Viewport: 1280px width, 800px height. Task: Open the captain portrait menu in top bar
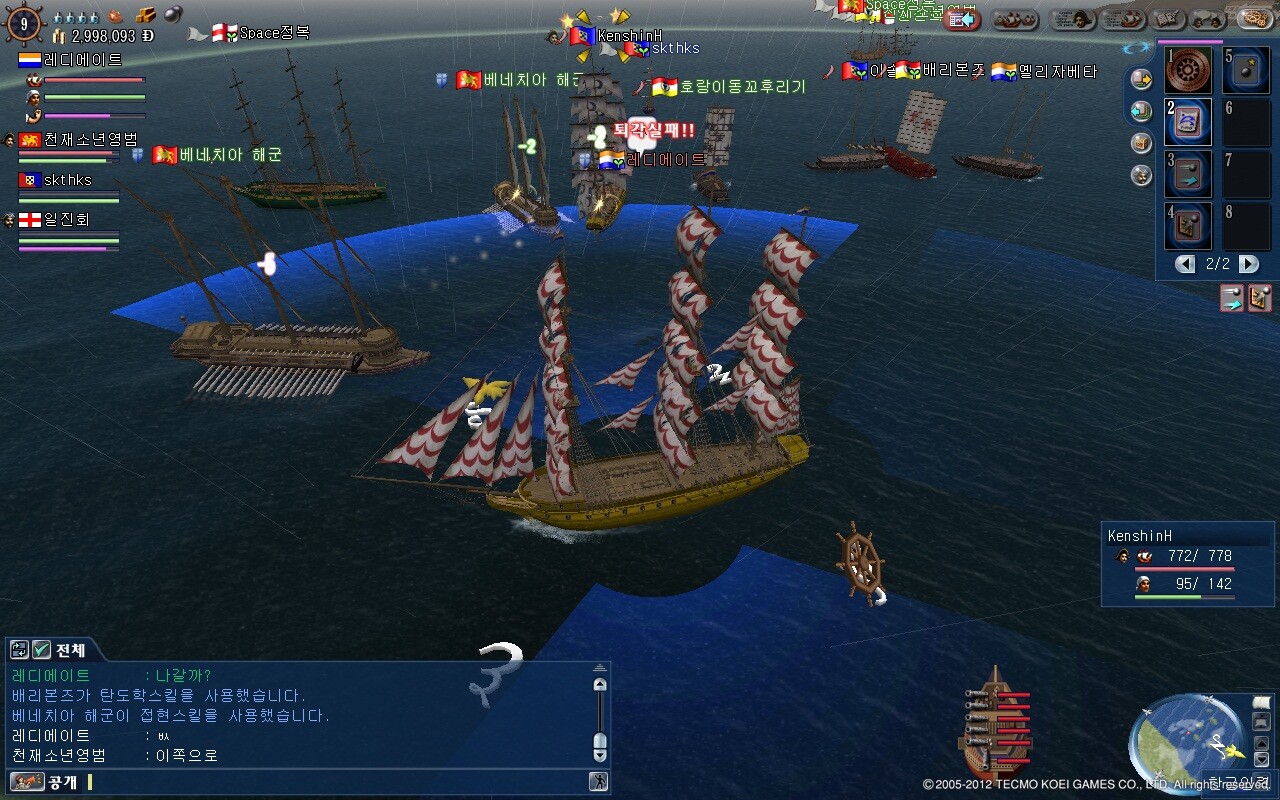pyautogui.click(x=1071, y=19)
